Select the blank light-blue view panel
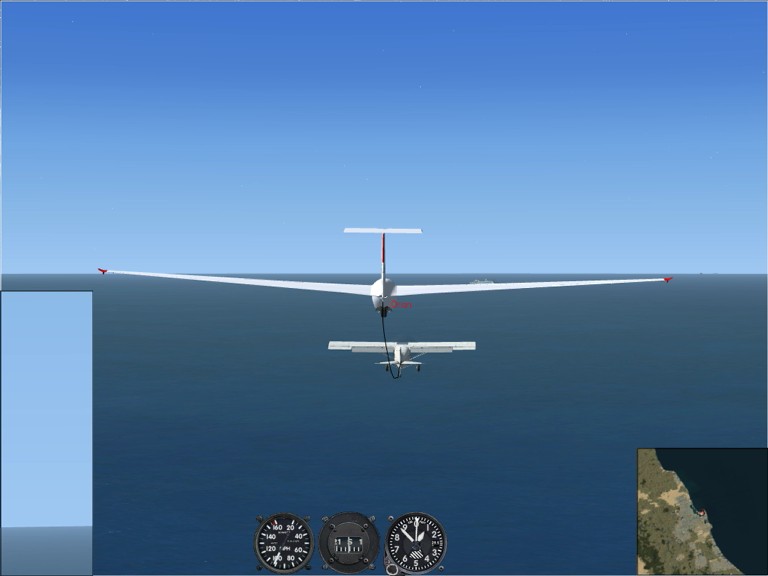This screenshot has height=576, width=768. pos(47,408)
